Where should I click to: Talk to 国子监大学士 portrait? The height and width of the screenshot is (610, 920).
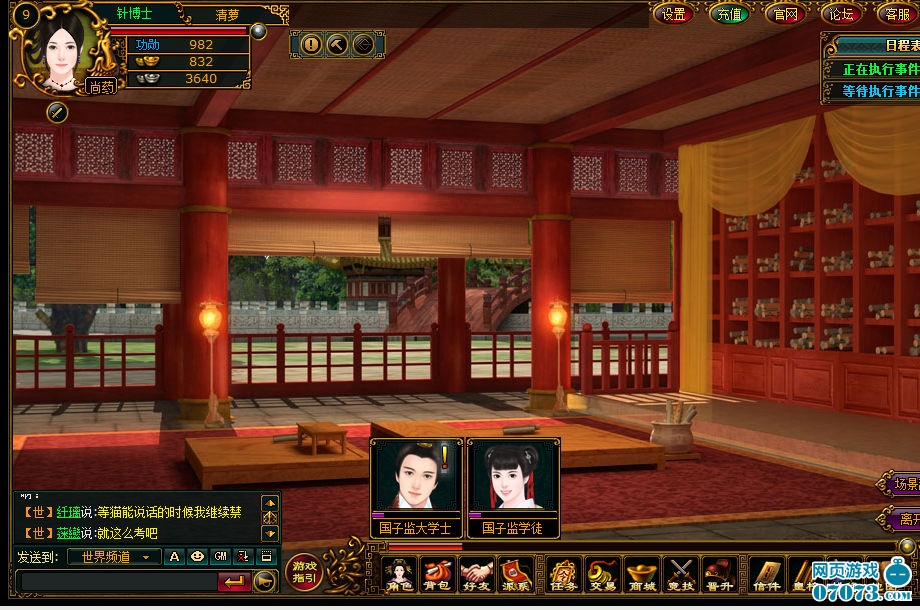tap(416, 478)
